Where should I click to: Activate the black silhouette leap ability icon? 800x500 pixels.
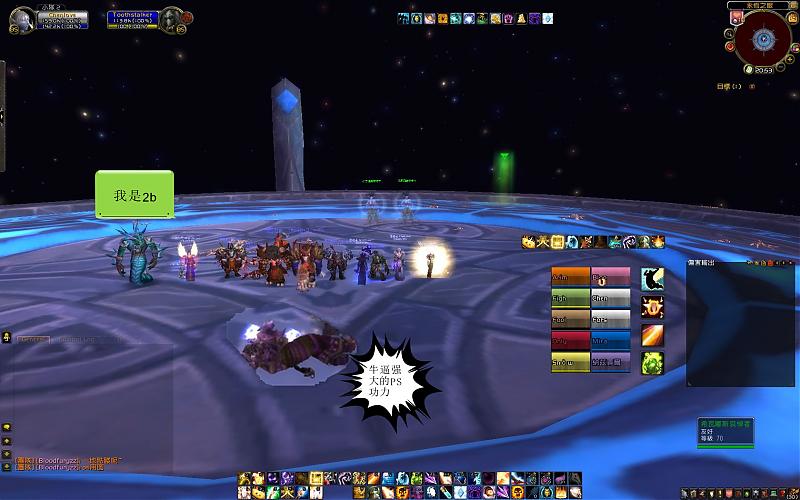coord(652,279)
